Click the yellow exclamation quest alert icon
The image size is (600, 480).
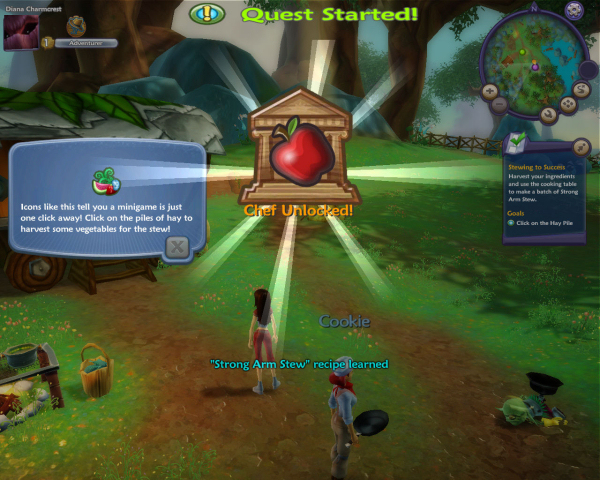tap(208, 14)
